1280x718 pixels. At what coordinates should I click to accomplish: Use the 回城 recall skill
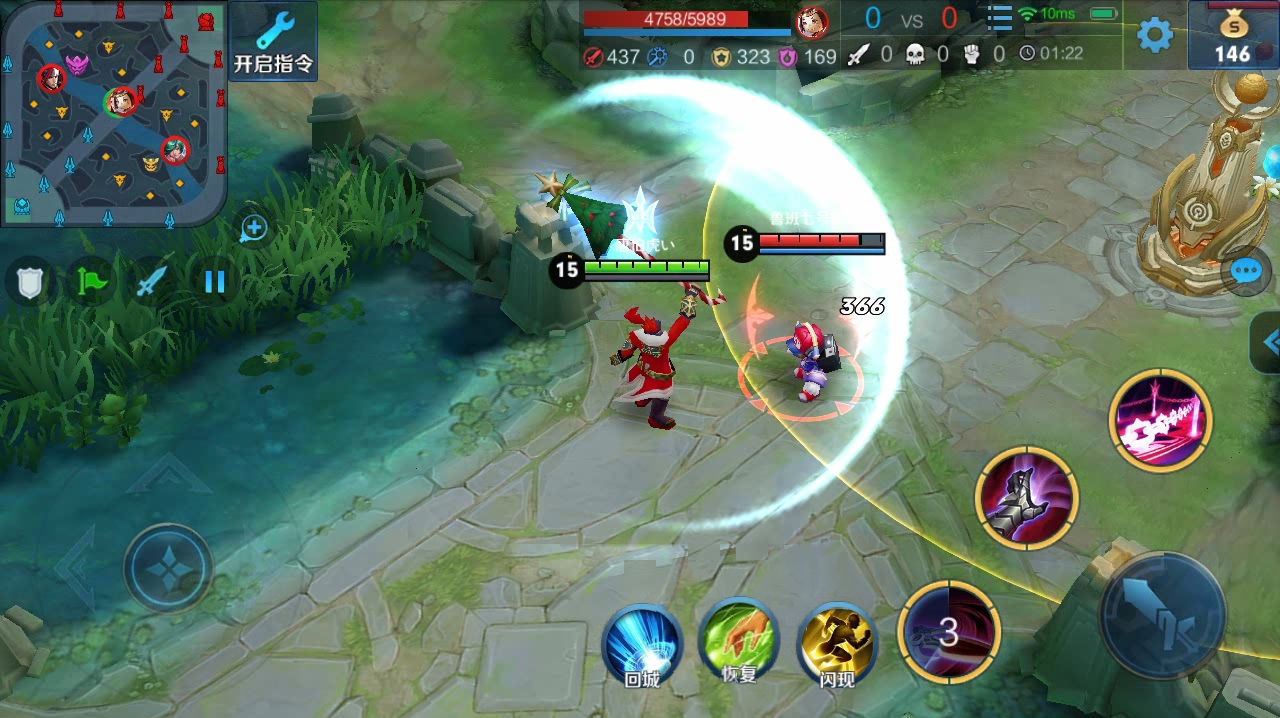(641, 645)
